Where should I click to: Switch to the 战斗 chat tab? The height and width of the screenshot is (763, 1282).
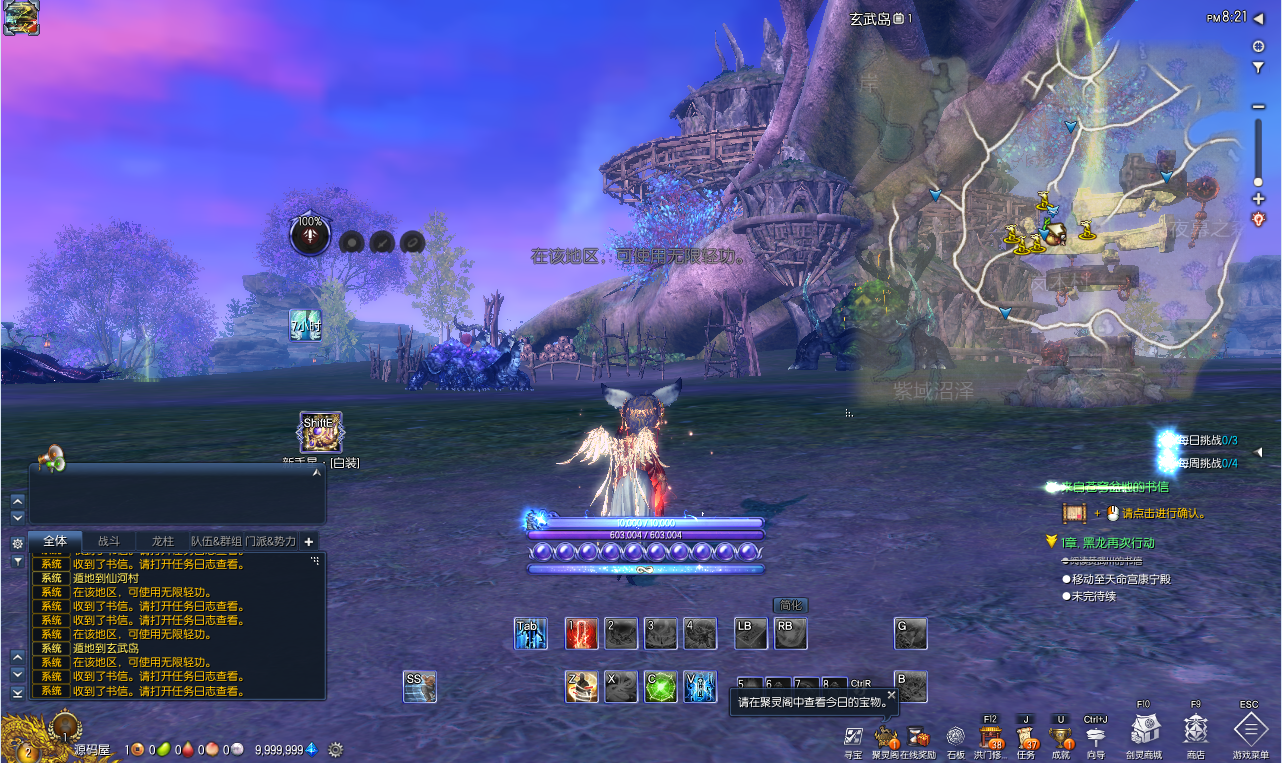[x=108, y=541]
